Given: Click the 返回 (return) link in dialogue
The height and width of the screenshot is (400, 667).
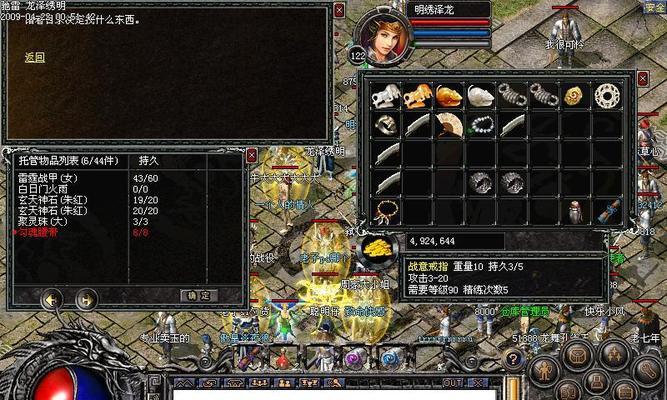Looking at the screenshot, I should 34,58.
